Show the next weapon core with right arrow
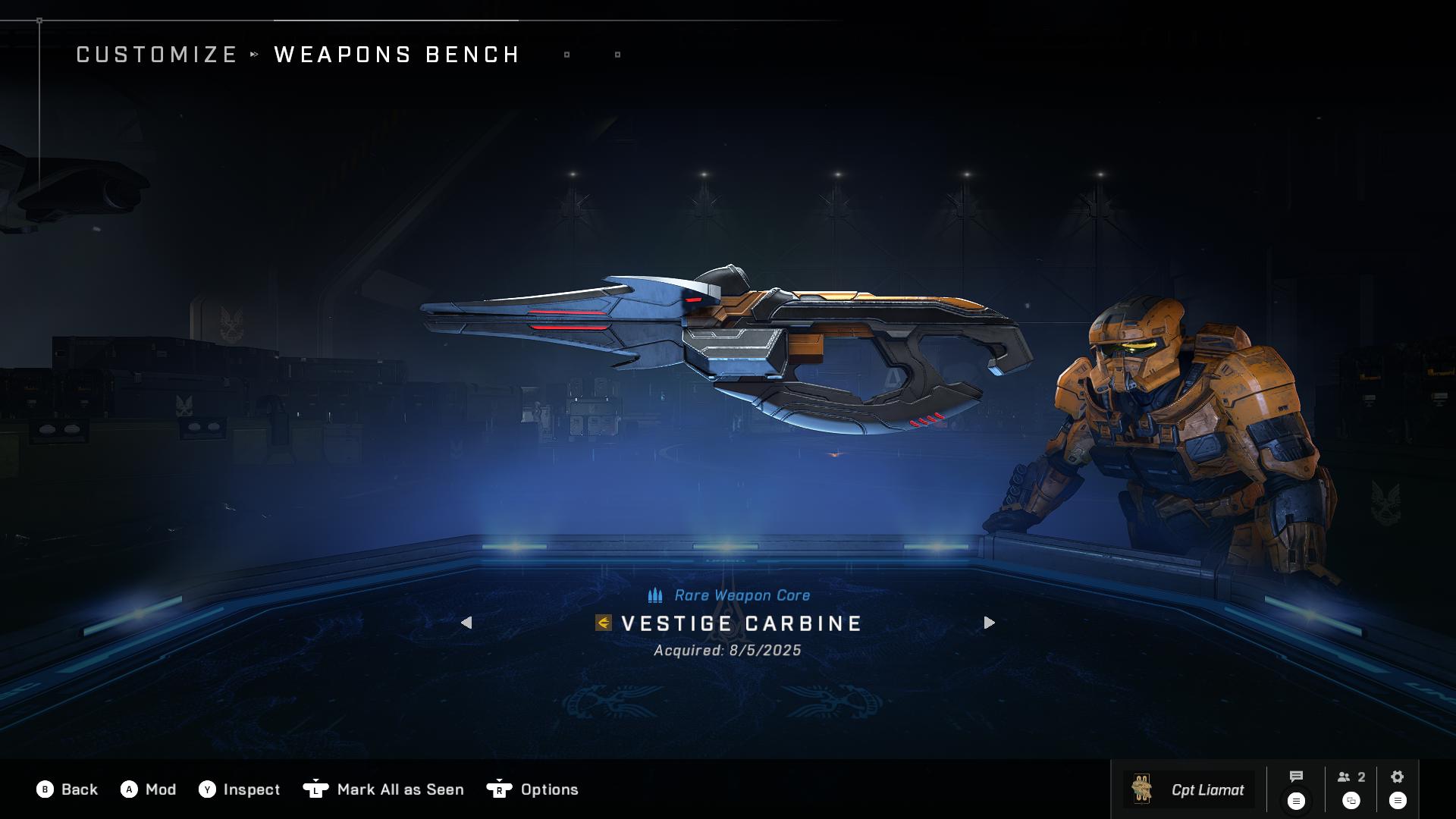 point(989,623)
